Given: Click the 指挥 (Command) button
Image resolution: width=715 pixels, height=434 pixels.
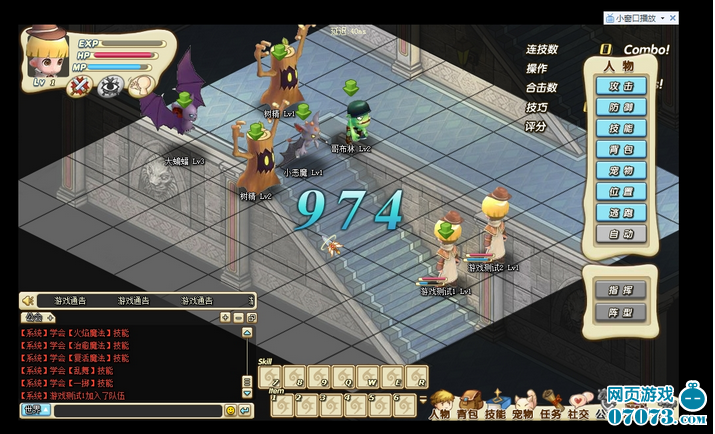Looking at the screenshot, I should (x=620, y=290).
